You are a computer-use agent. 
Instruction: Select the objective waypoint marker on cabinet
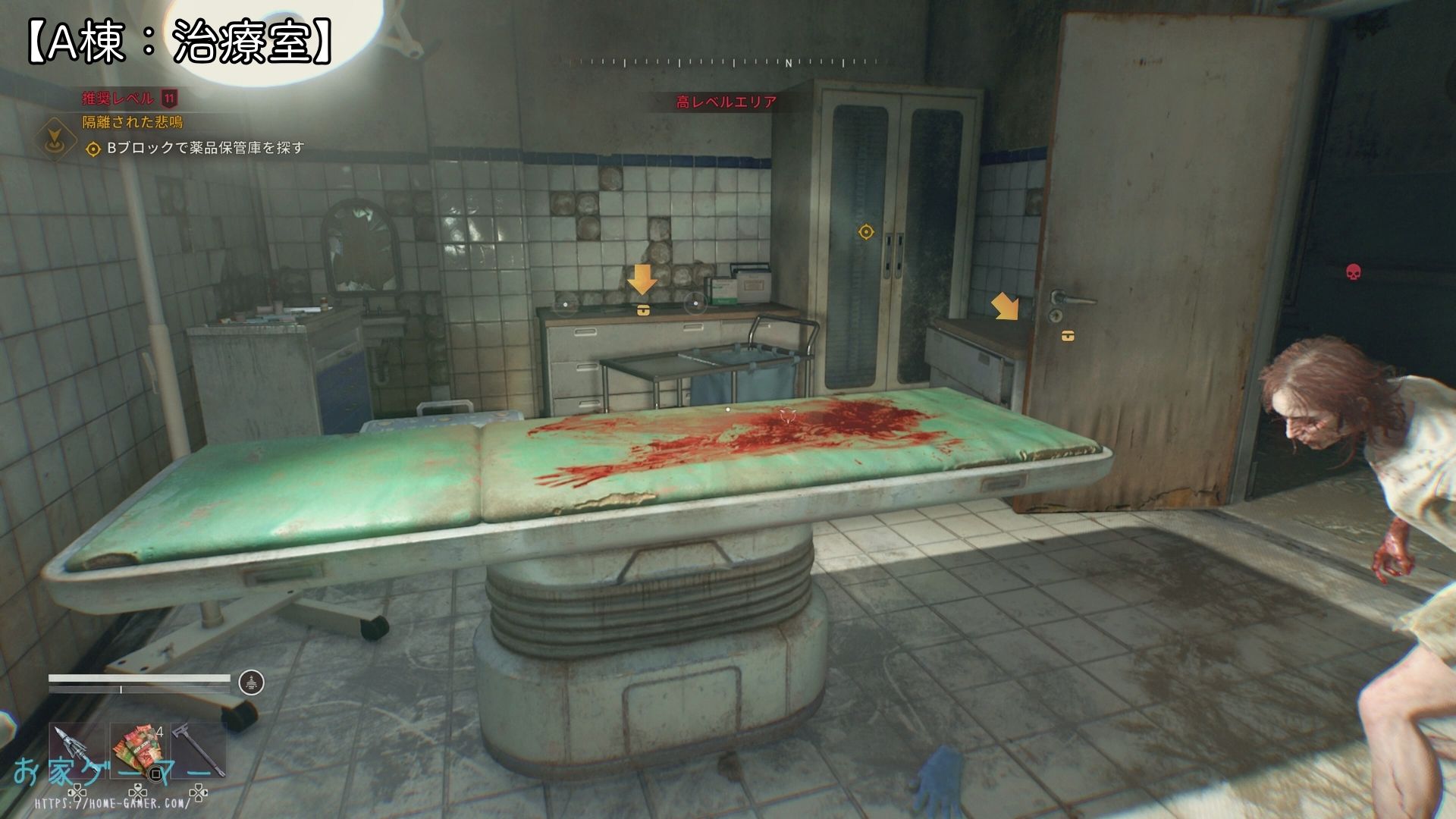point(865,231)
